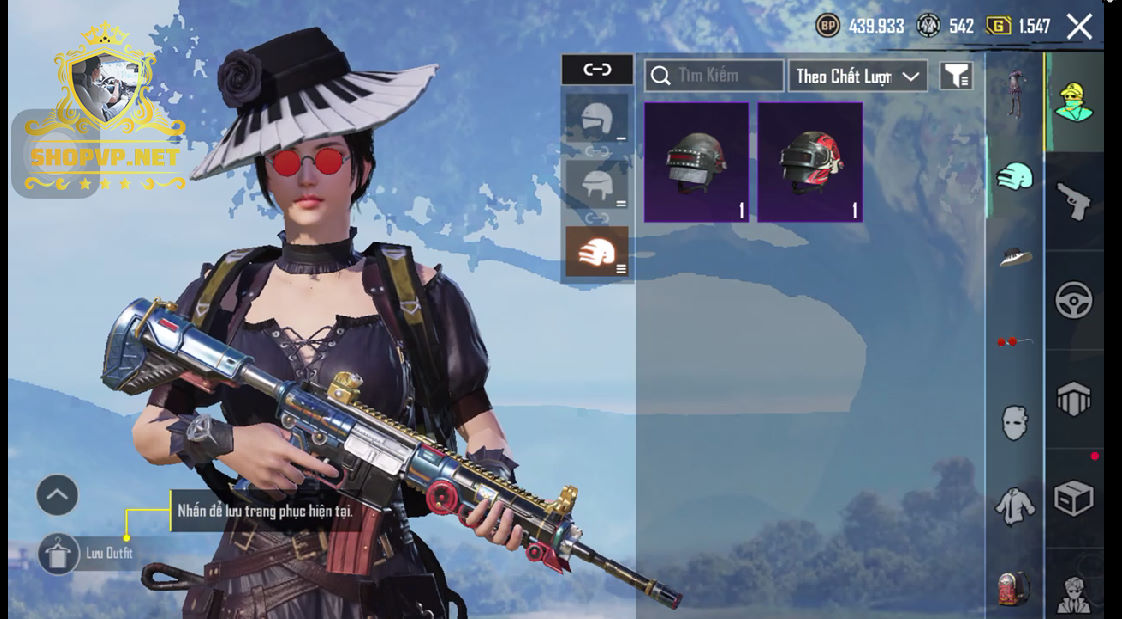Choose the face mask subcategory
The width and height of the screenshot is (1122, 619).
pyautogui.click(x=1015, y=423)
